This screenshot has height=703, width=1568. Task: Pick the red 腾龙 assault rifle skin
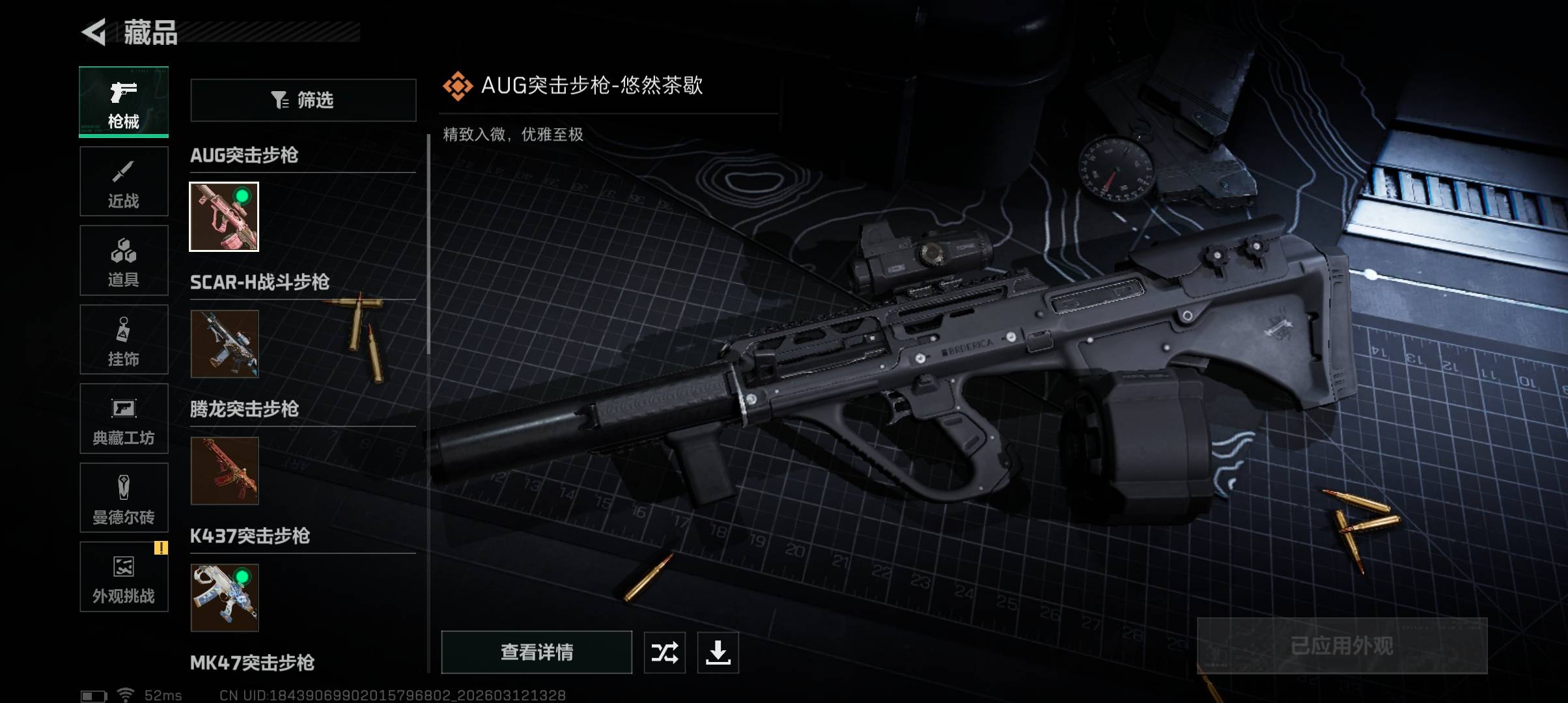tap(225, 471)
